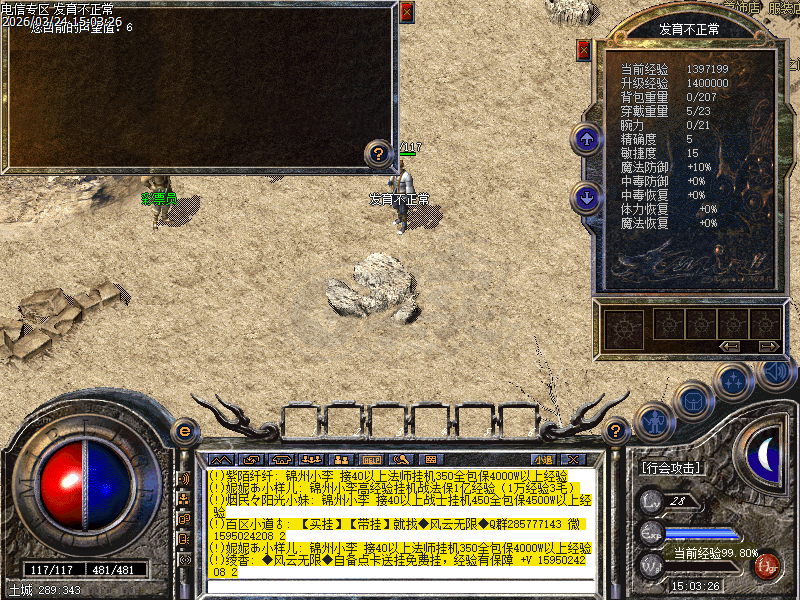
Task: Toggle the 行会攻击 attack mode label
Action: click(x=670, y=467)
